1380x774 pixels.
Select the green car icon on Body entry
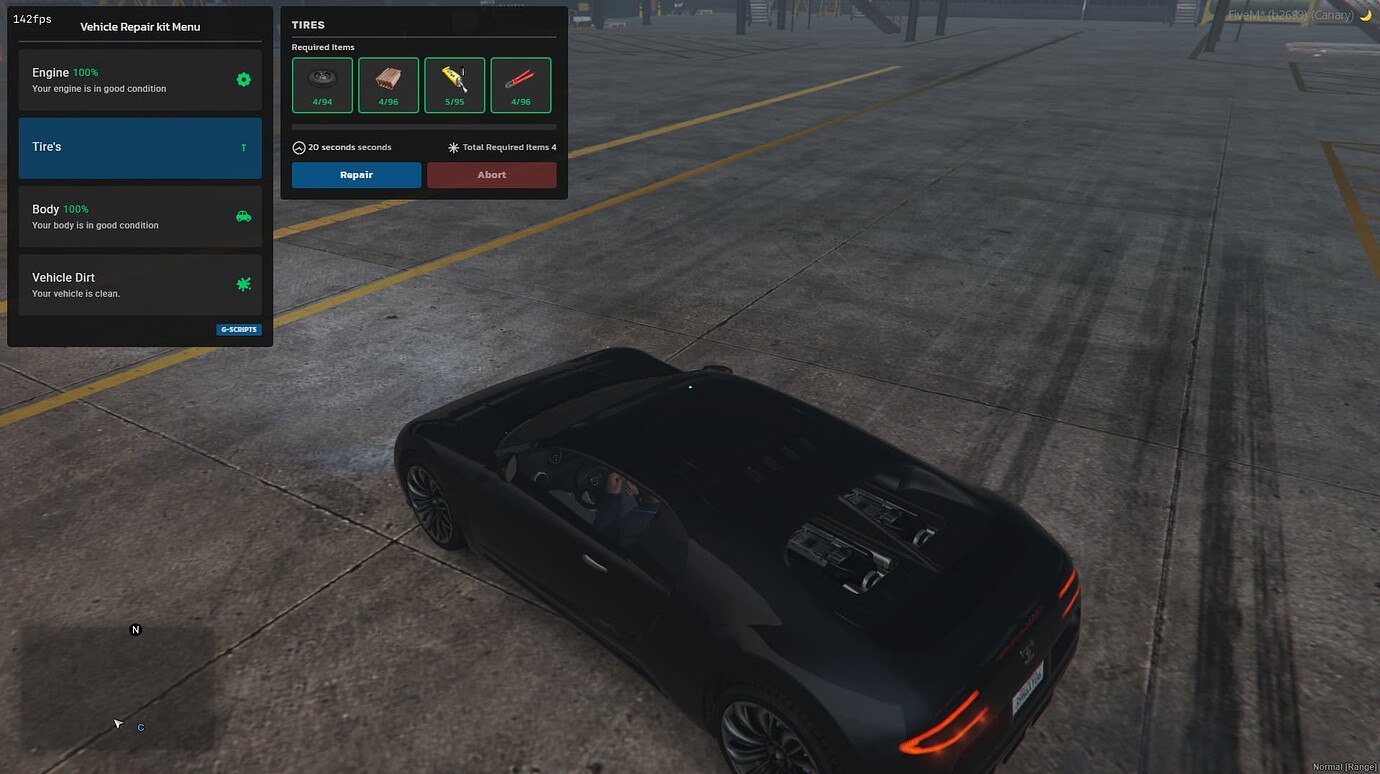pos(243,215)
